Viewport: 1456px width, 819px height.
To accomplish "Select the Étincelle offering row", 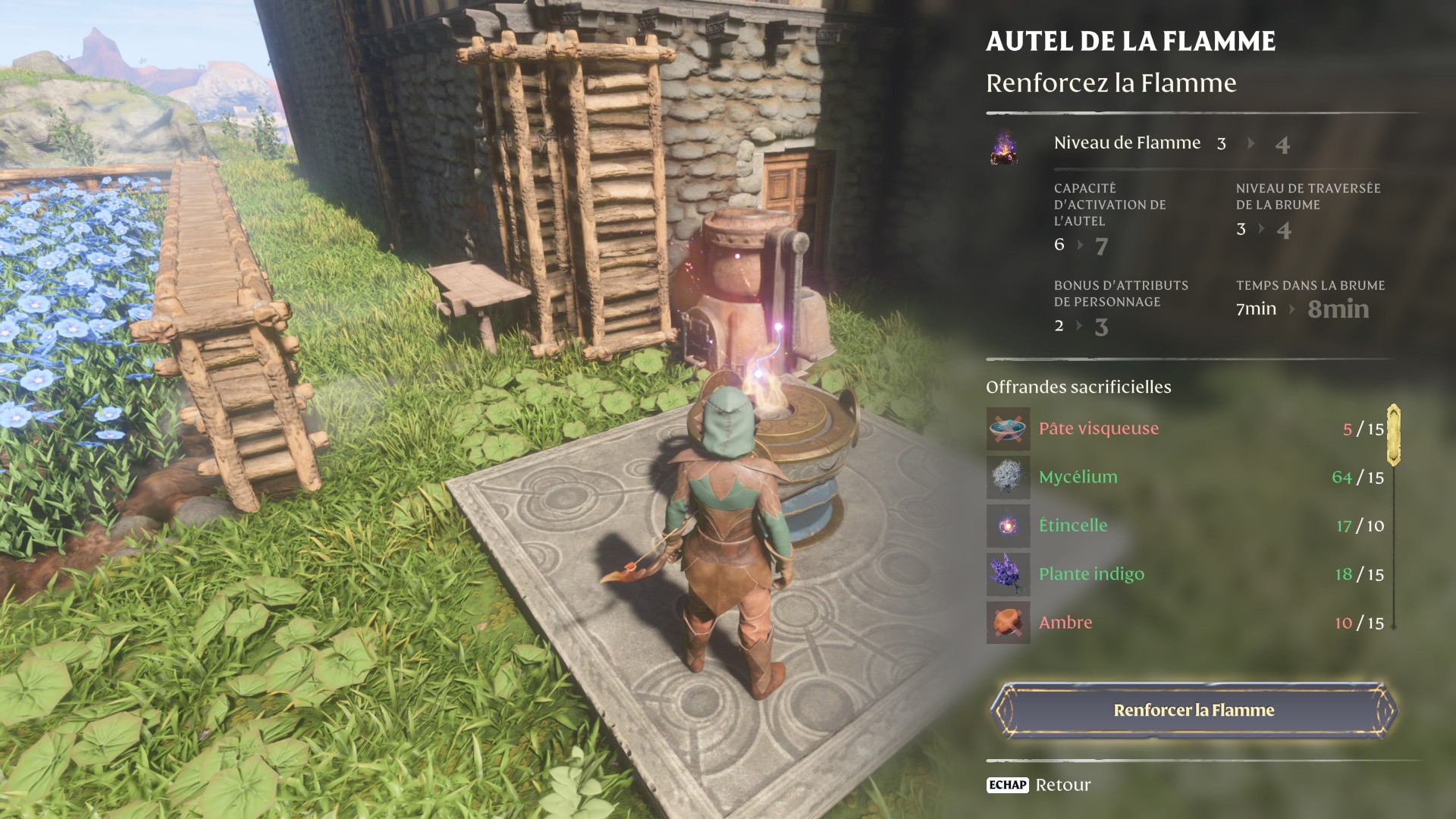I will 1185,526.
